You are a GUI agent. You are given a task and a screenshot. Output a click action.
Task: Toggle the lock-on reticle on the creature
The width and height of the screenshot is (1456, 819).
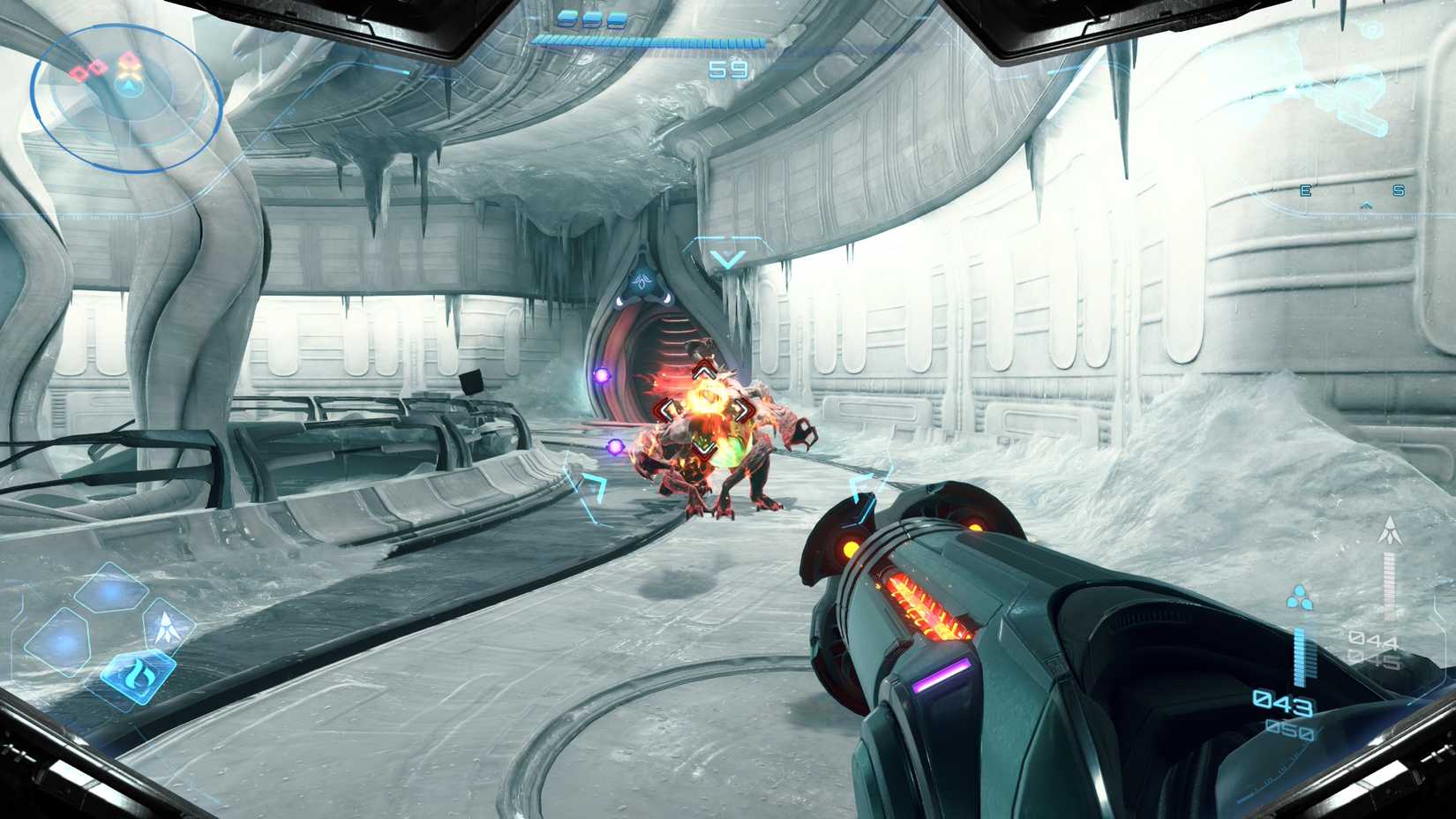[x=703, y=409]
